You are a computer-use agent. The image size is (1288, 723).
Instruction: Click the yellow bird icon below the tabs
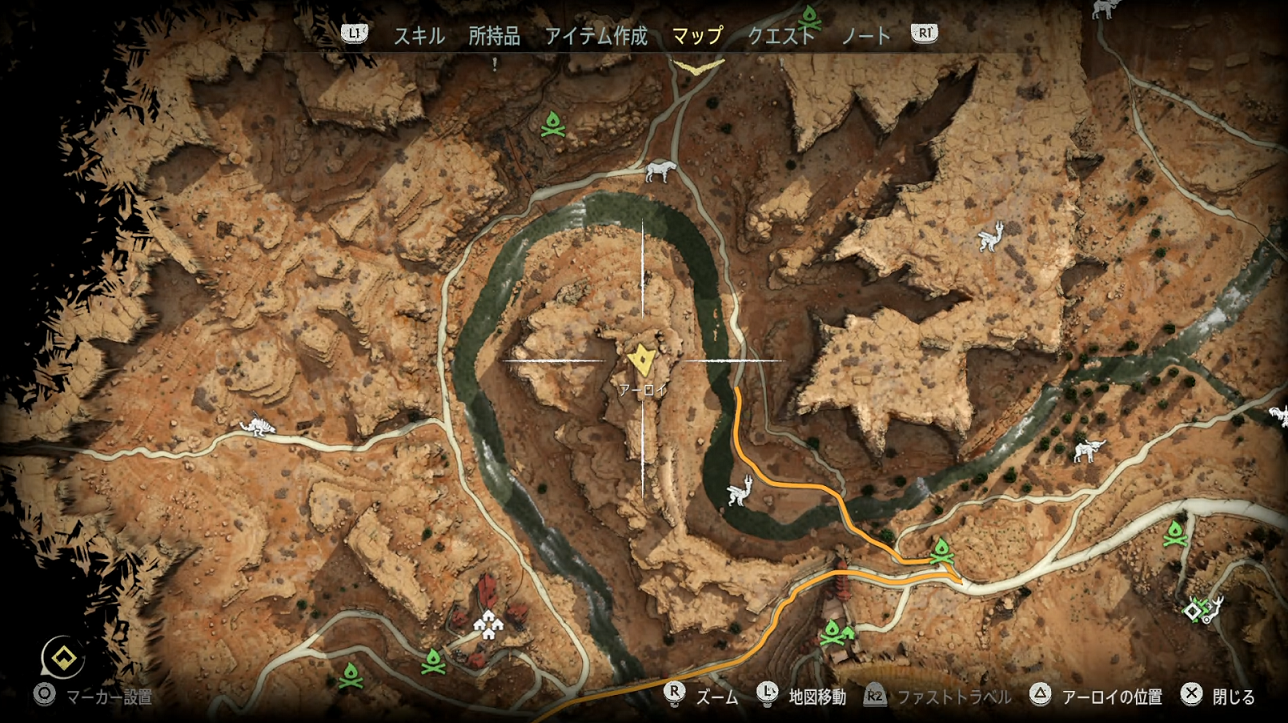pos(697,66)
